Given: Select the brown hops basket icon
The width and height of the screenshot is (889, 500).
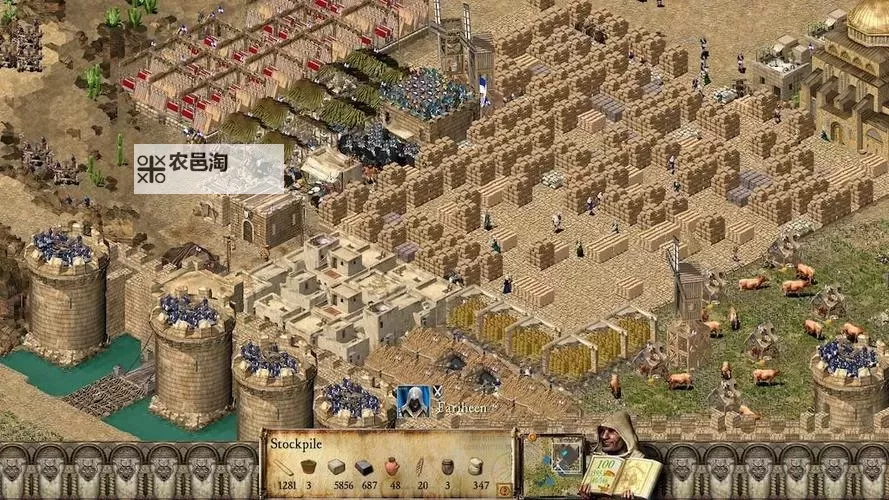Looking at the screenshot, I should tap(309, 467).
